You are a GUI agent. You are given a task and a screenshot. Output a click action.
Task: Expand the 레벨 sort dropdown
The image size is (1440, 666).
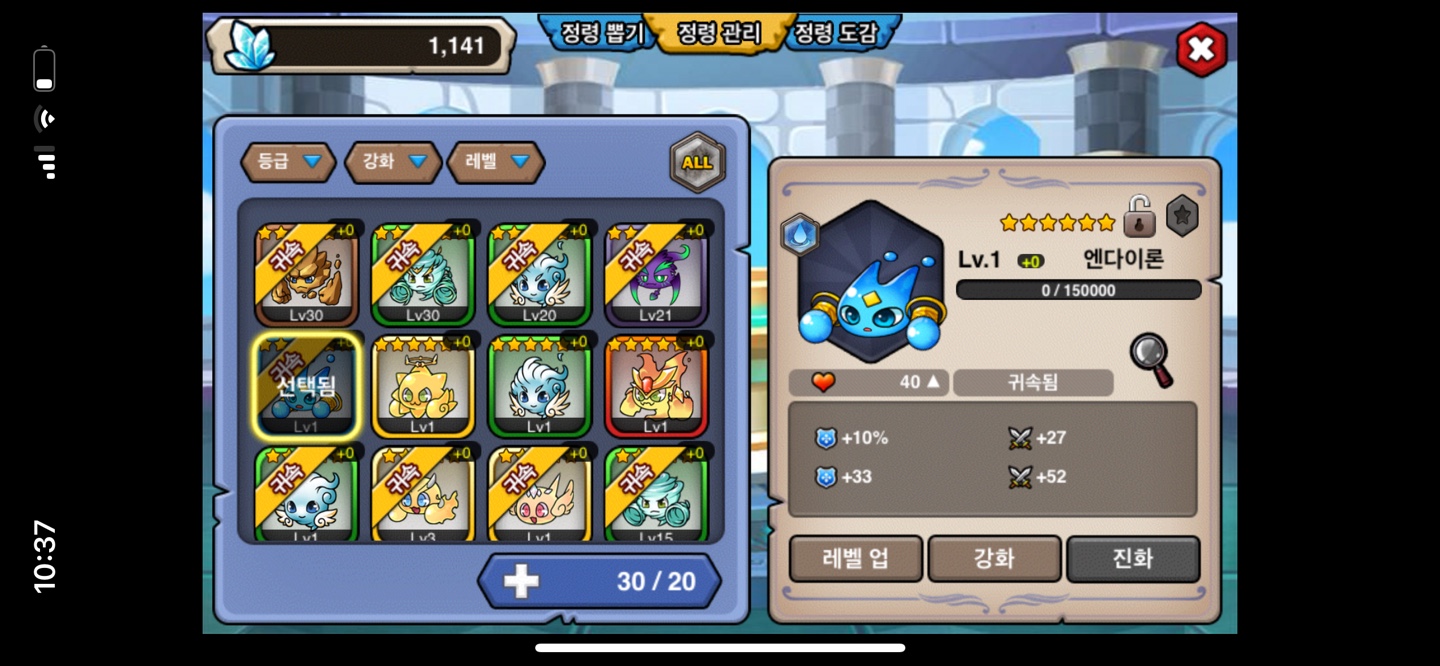pos(495,161)
